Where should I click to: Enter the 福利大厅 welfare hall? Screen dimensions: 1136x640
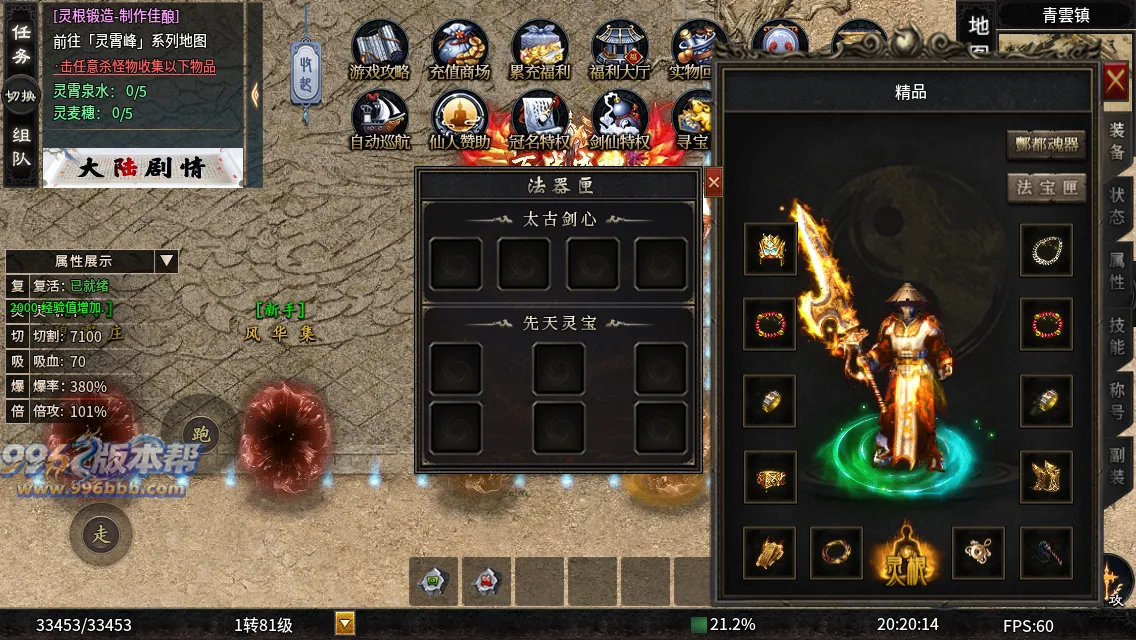[x=620, y=49]
